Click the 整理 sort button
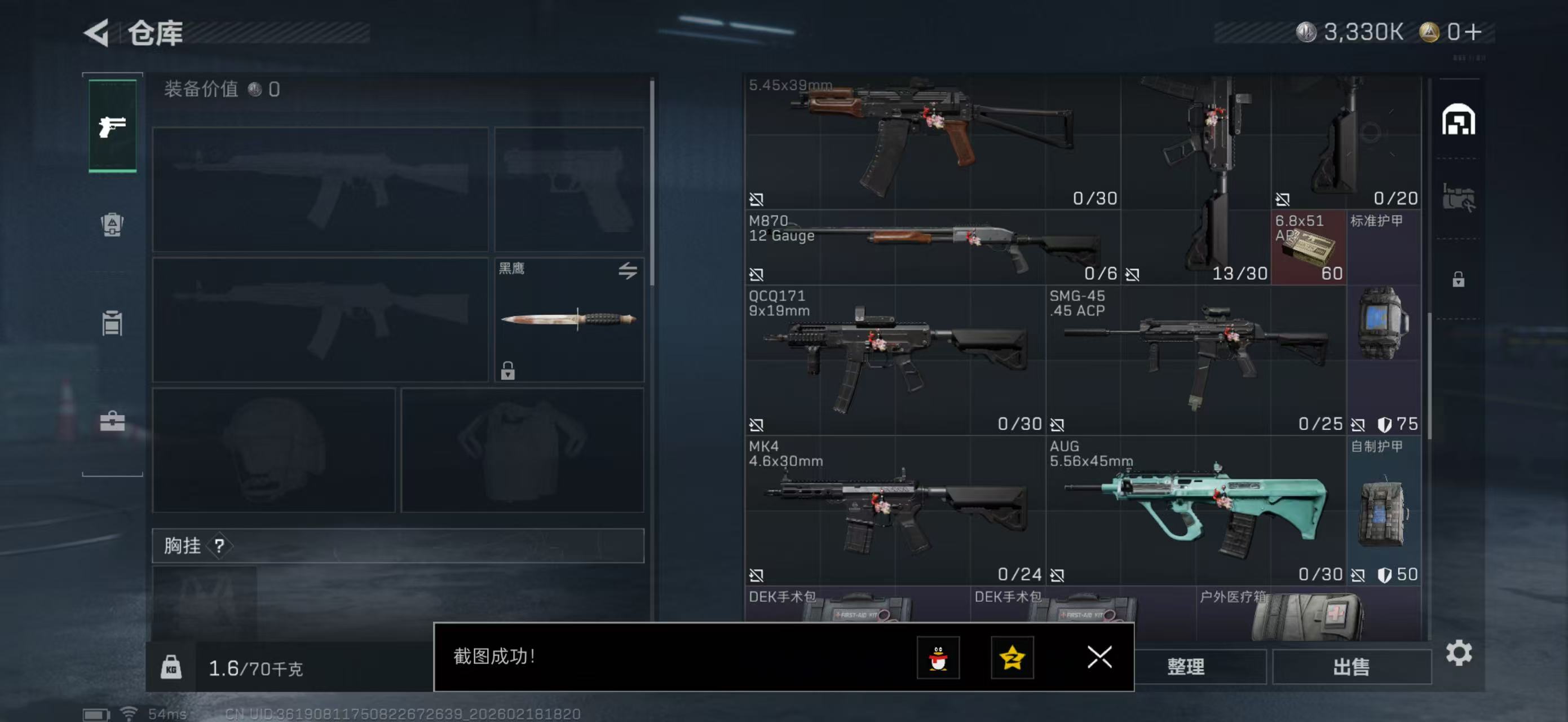Screen dimensions: 1568x722 [x=1185, y=667]
